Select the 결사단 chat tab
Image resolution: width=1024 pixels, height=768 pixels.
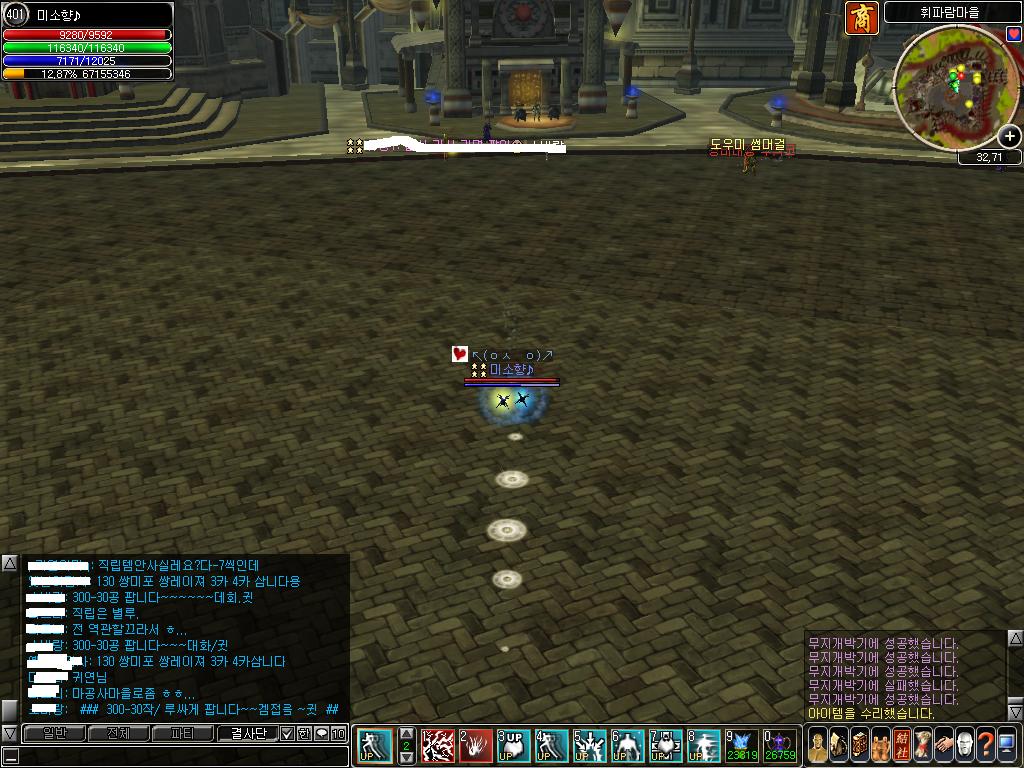[247, 734]
